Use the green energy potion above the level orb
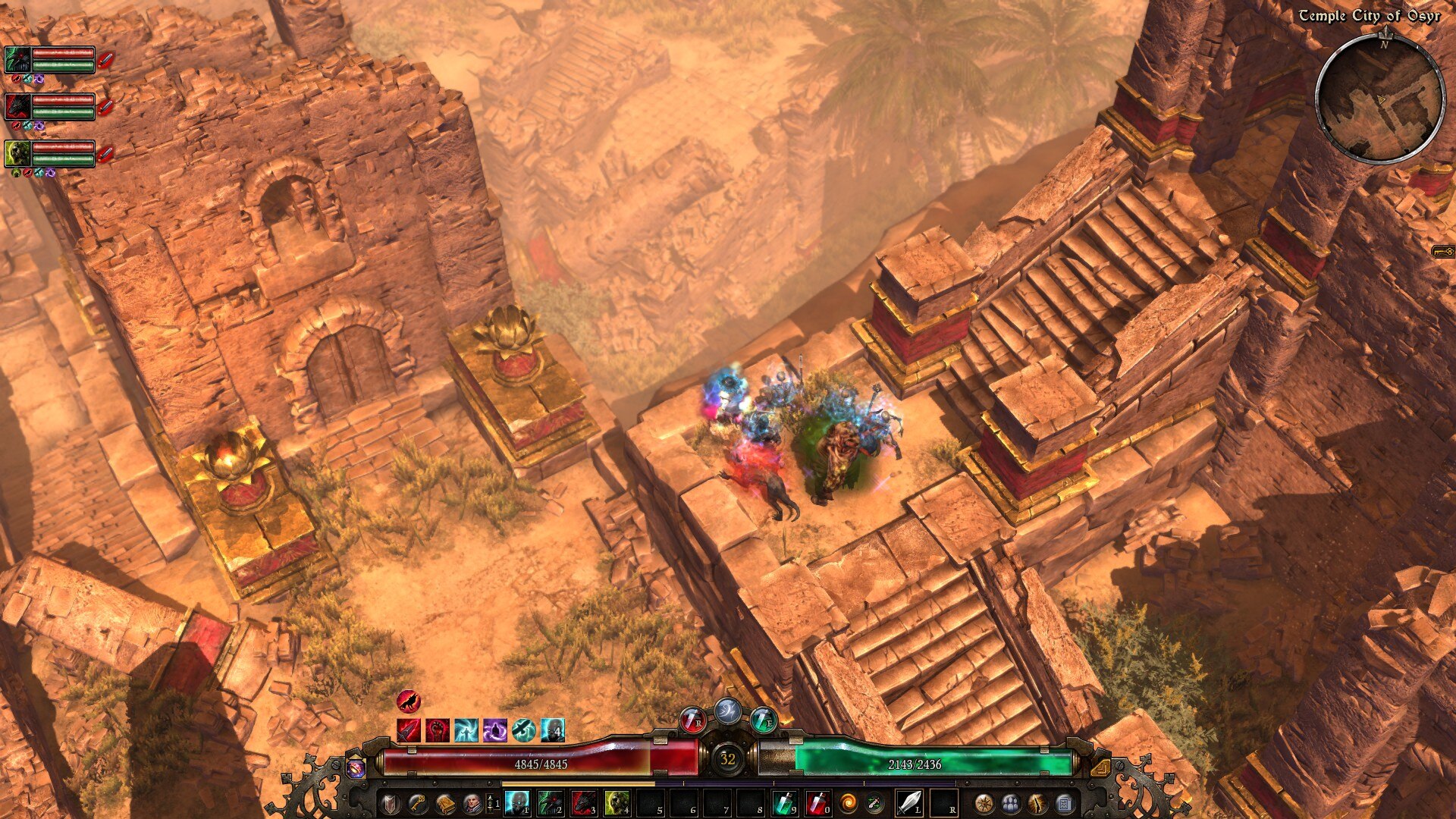Viewport: 1456px width, 819px height. [764, 720]
